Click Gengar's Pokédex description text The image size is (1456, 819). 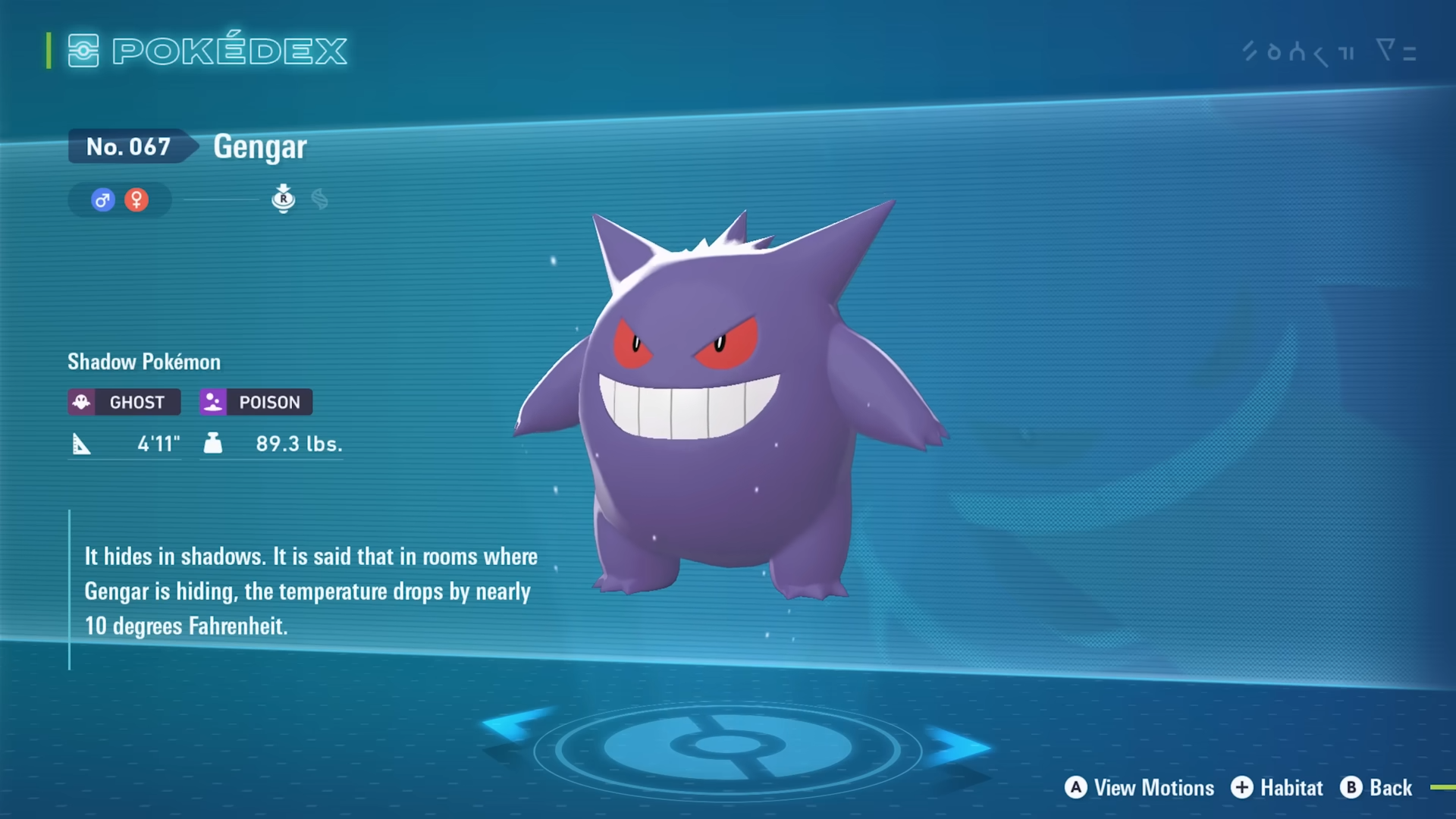click(x=311, y=592)
